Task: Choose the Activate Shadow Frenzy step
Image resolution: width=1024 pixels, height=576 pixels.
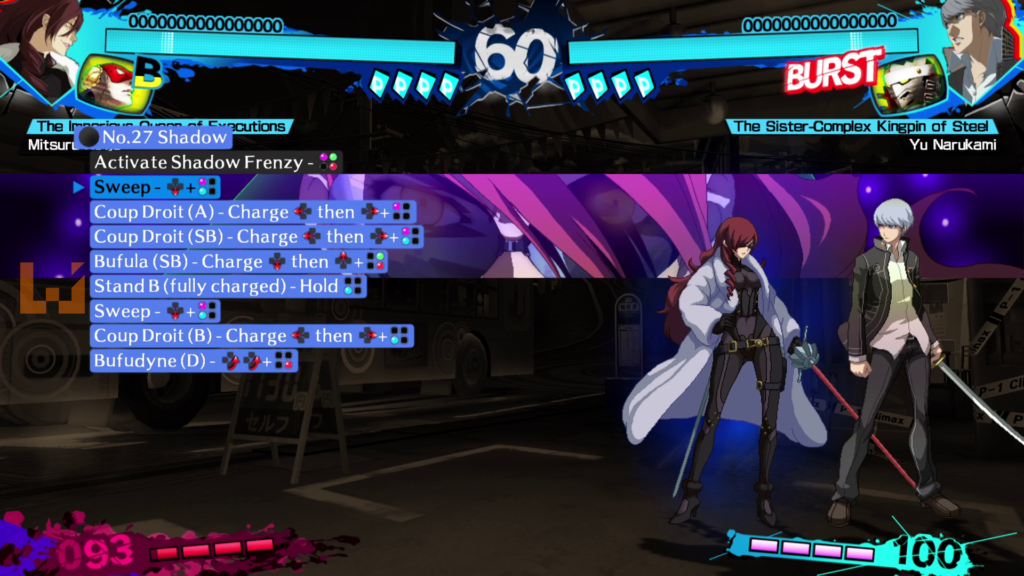Action: (216, 161)
